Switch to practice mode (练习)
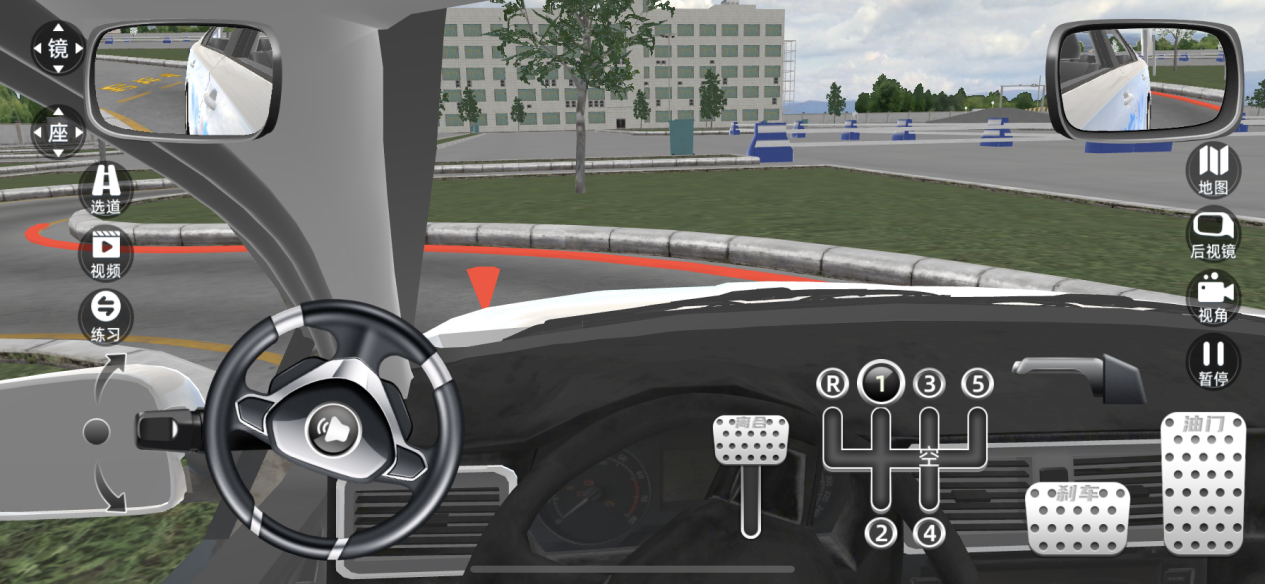The image size is (1265, 584). pos(106,317)
